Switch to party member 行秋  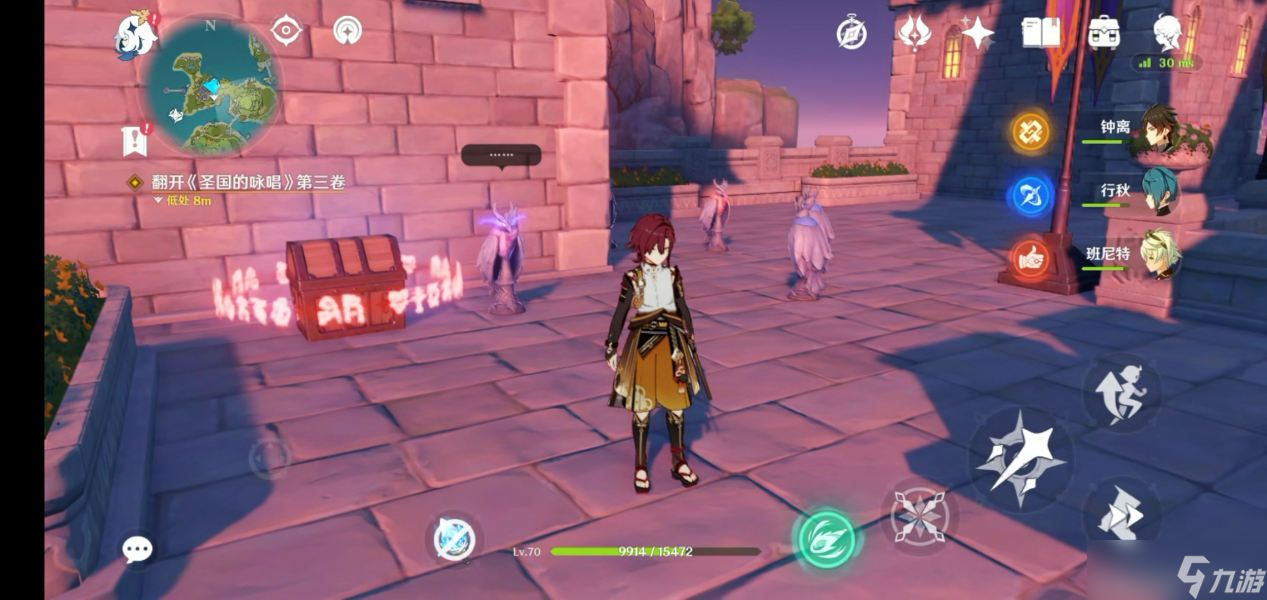(1160, 192)
